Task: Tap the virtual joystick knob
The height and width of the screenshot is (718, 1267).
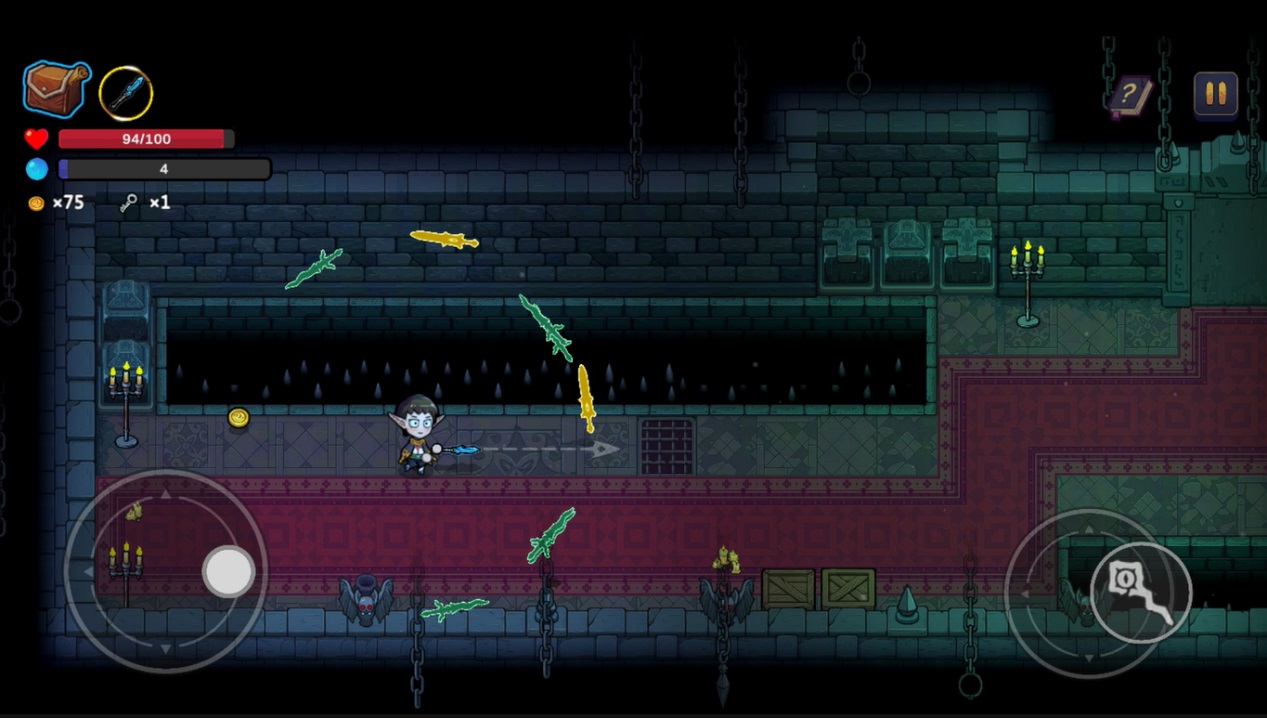Action: pyautogui.click(x=229, y=572)
